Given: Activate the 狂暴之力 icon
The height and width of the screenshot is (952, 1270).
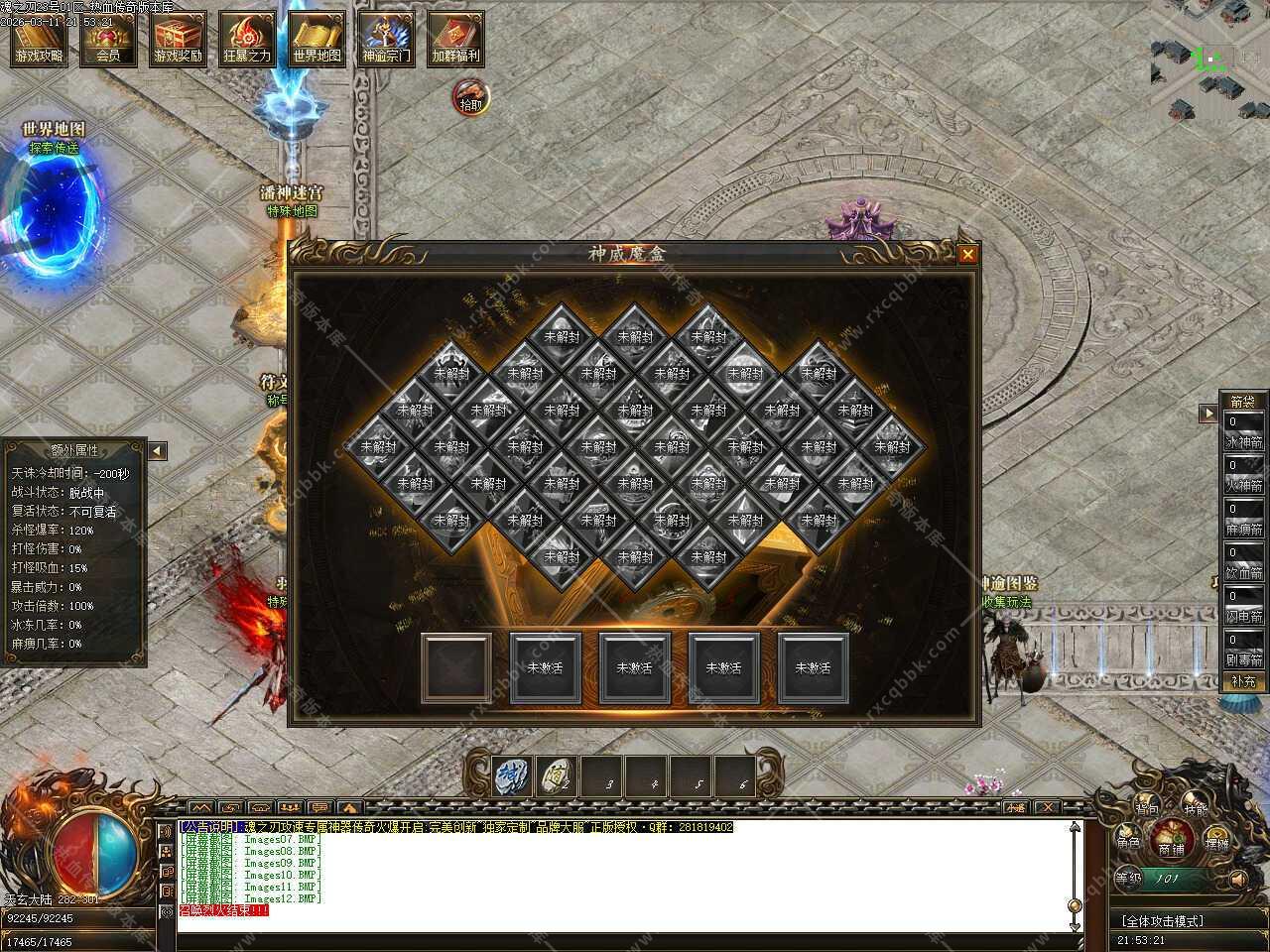Looking at the screenshot, I should click(246, 39).
